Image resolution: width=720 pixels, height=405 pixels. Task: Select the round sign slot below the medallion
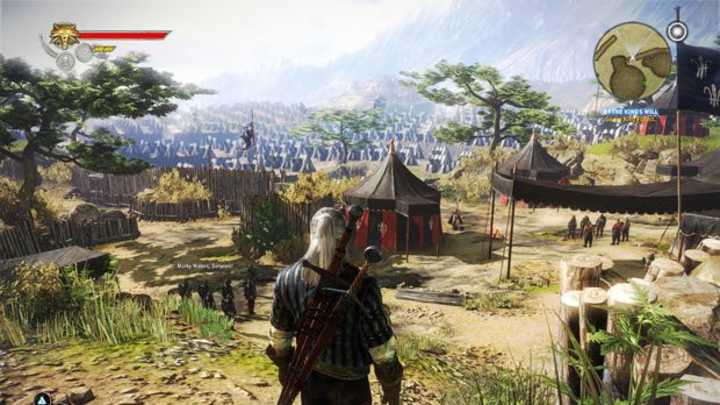coord(67,62)
